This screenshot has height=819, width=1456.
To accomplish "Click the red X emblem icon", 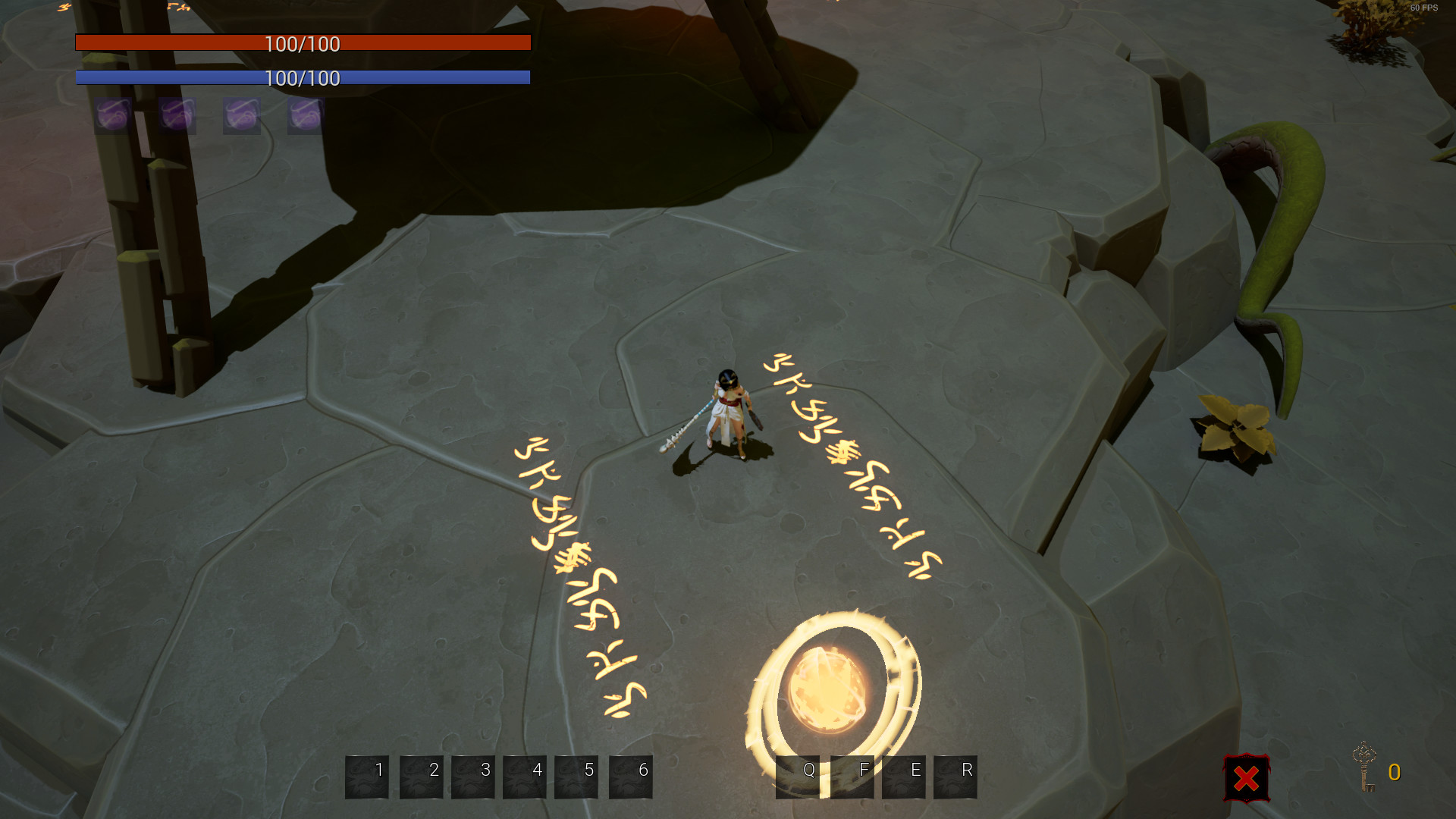I will (x=1246, y=778).
